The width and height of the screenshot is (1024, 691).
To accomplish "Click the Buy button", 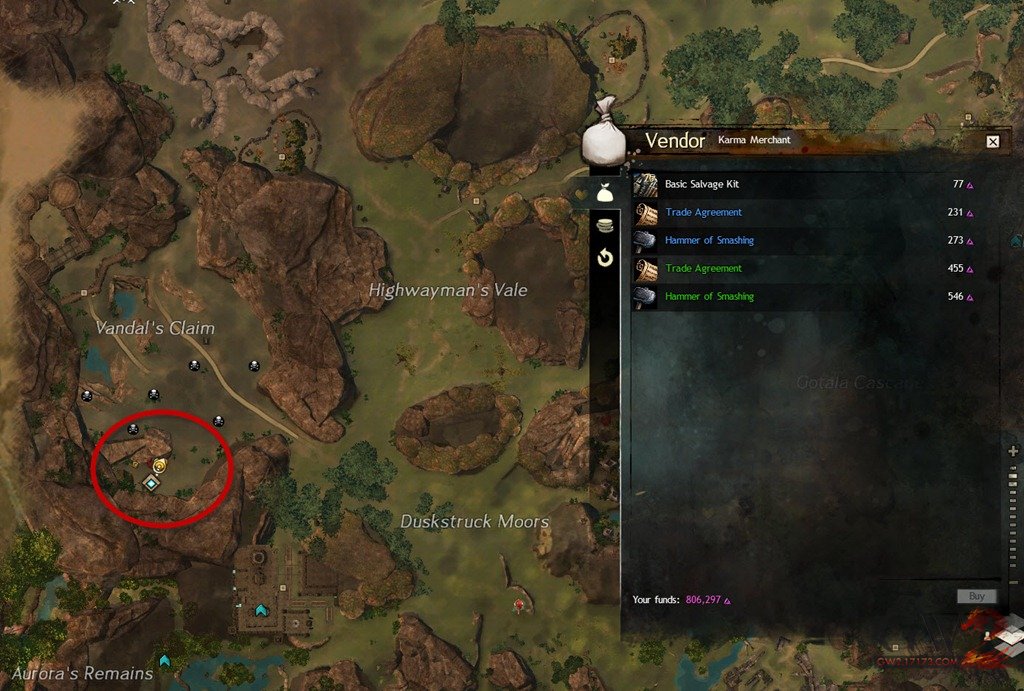I will click(976, 597).
